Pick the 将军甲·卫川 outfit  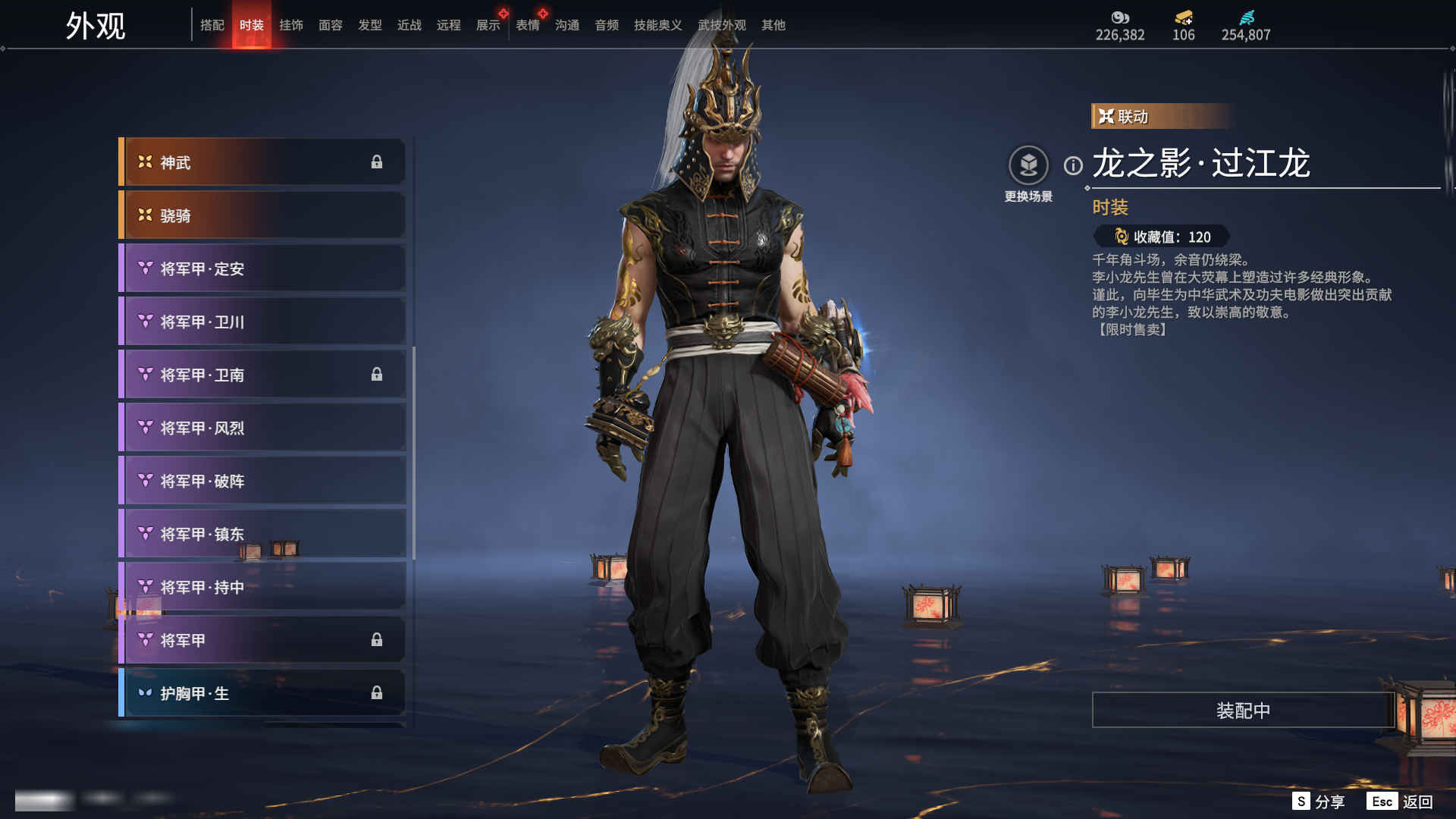point(262,322)
